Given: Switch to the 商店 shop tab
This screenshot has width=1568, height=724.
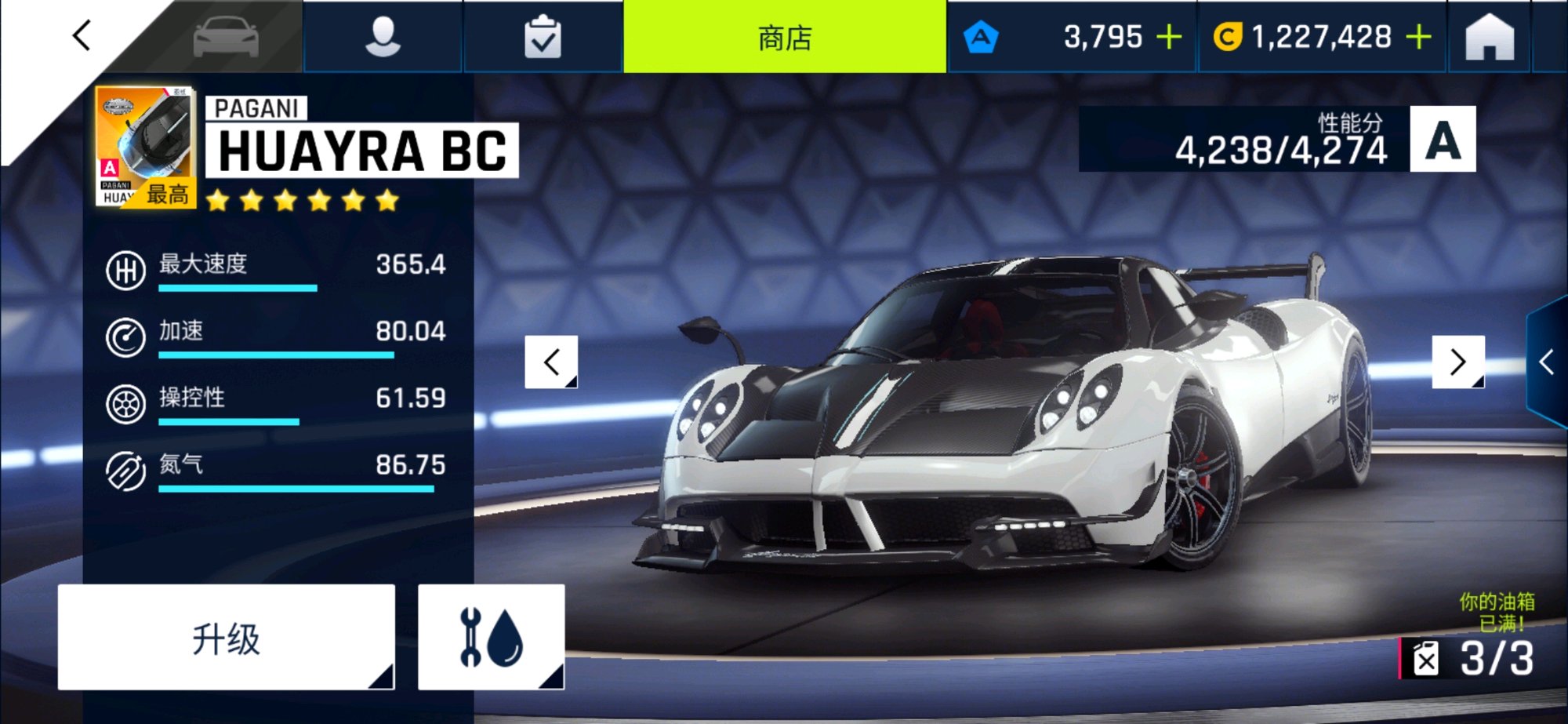Looking at the screenshot, I should tap(785, 37).
